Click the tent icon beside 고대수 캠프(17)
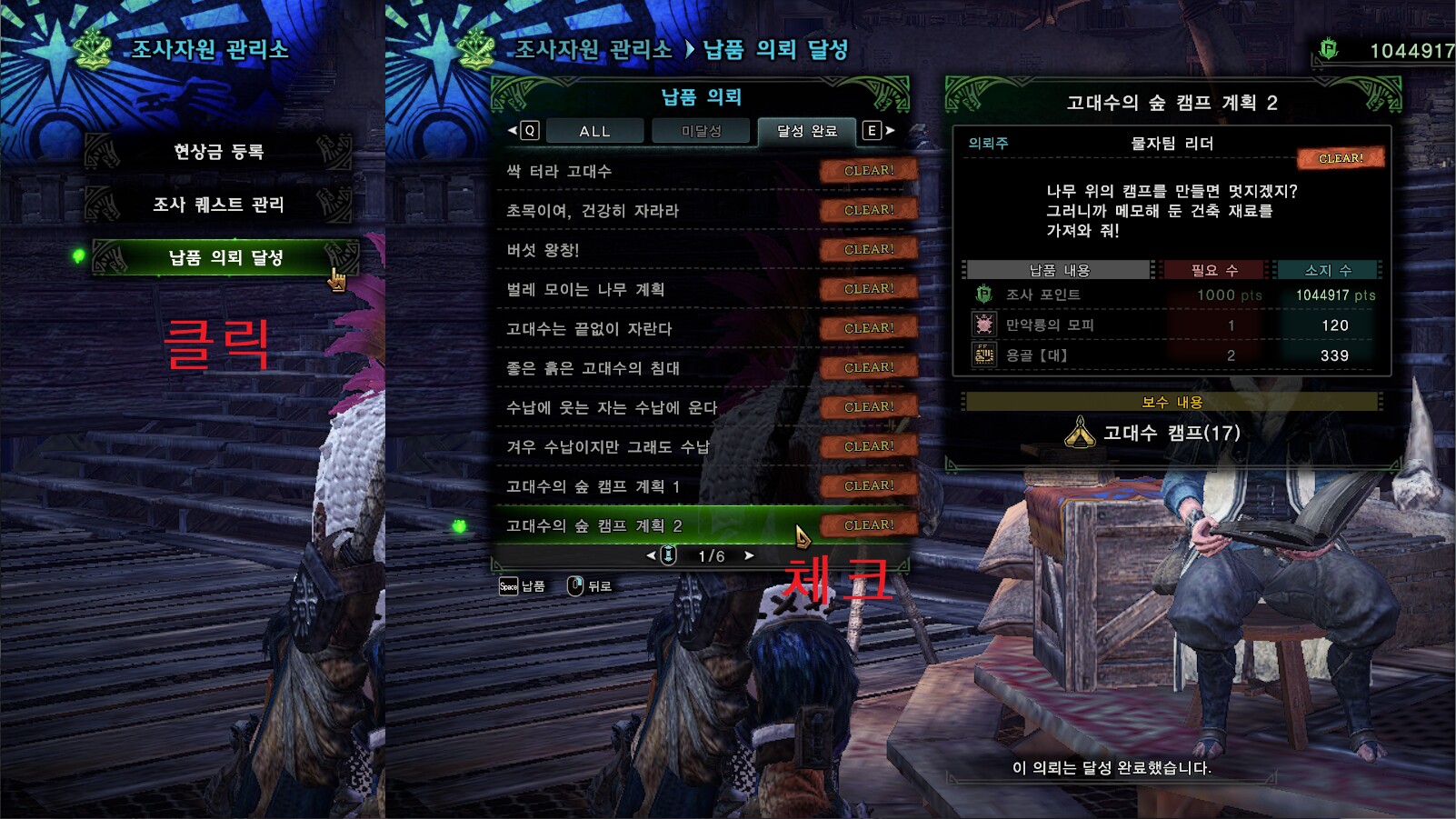 (1080, 434)
